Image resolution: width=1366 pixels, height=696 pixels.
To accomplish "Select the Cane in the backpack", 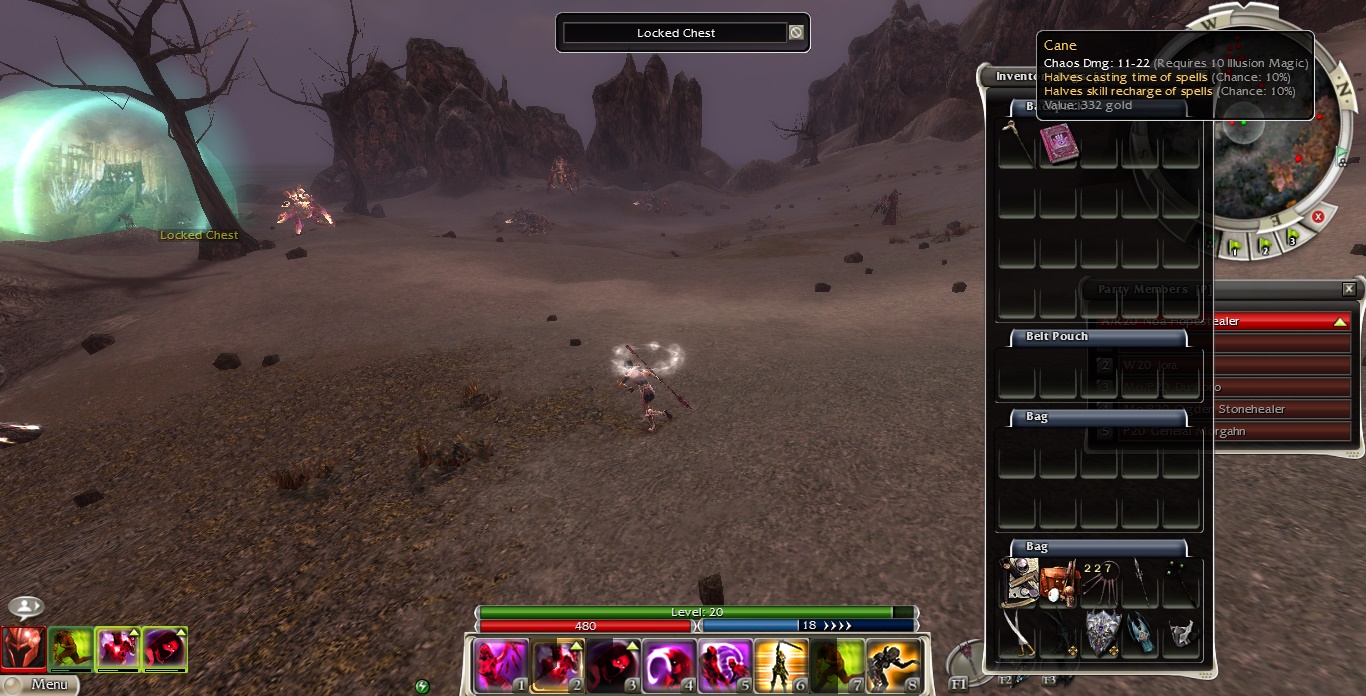I will click(1016, 143).
